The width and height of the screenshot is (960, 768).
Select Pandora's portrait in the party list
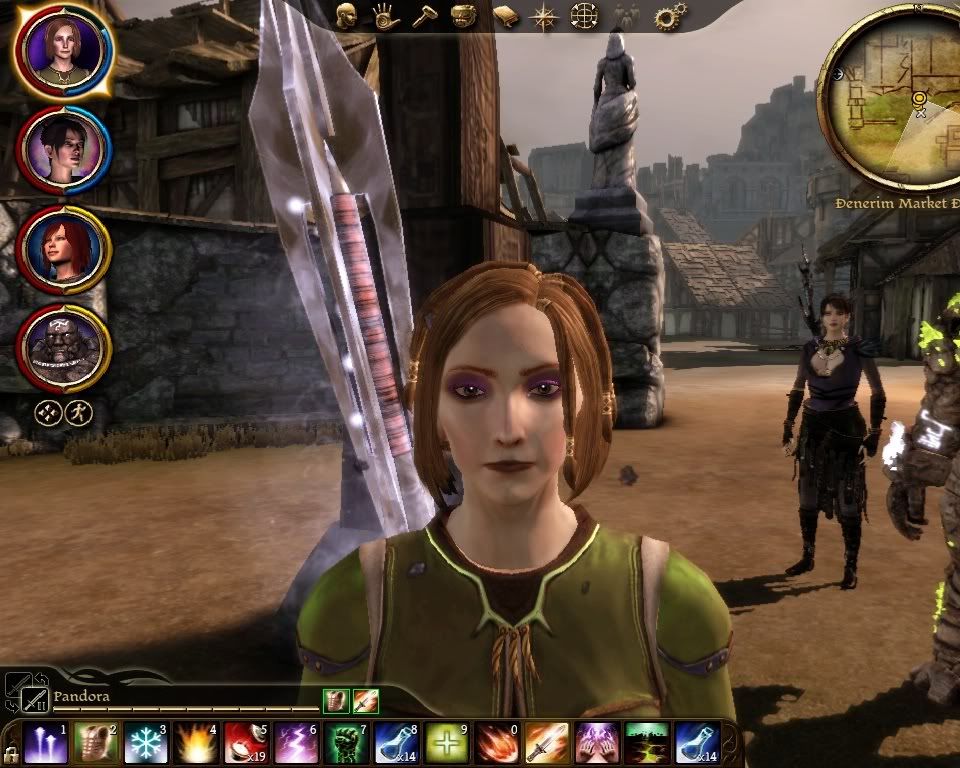(63, 51)
